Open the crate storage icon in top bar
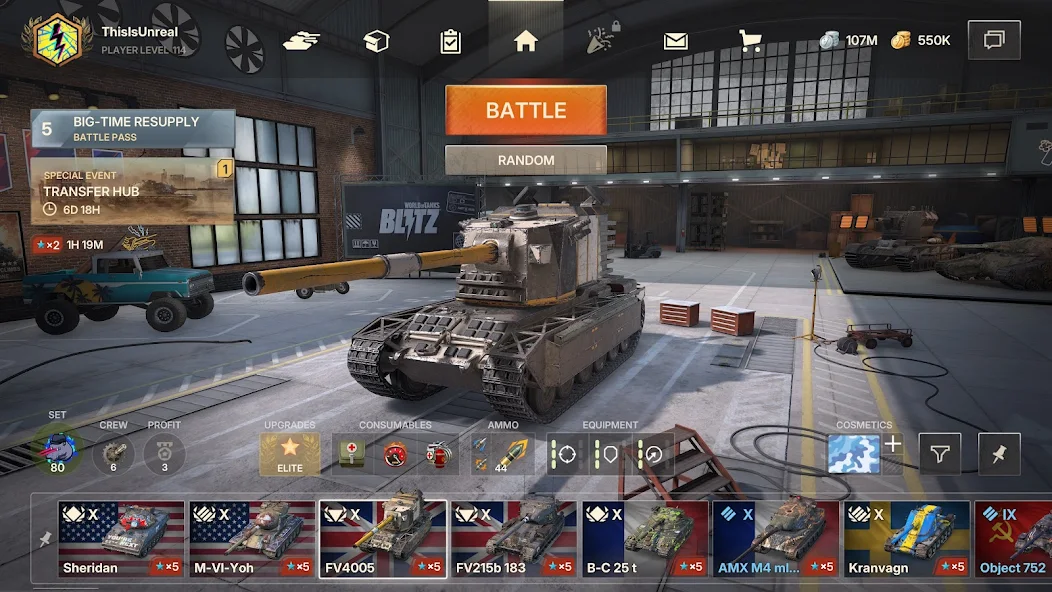1052x592 pixels. [x=376, y=41]
